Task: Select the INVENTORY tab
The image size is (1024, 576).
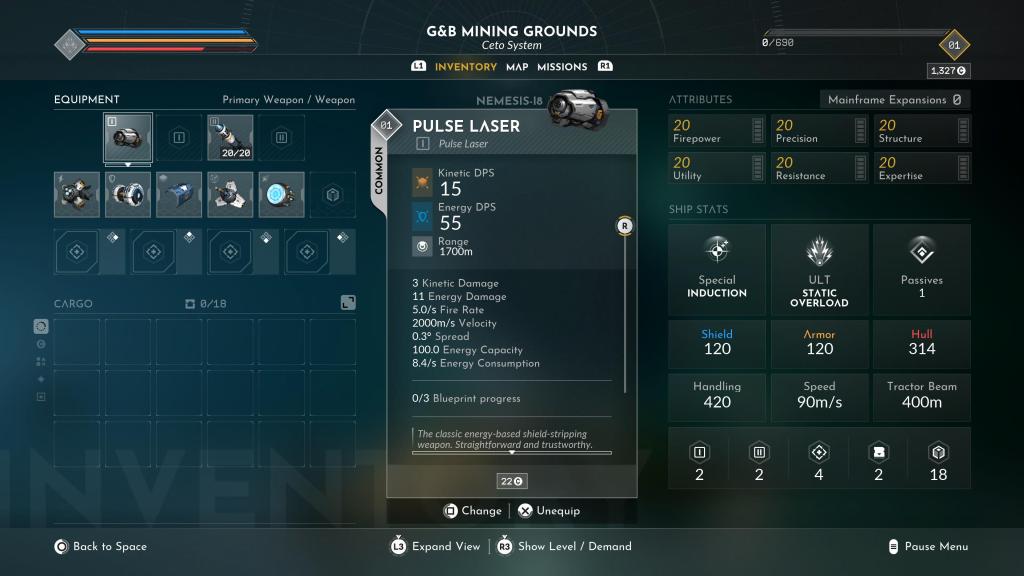Action: click(x=466, y=67)
